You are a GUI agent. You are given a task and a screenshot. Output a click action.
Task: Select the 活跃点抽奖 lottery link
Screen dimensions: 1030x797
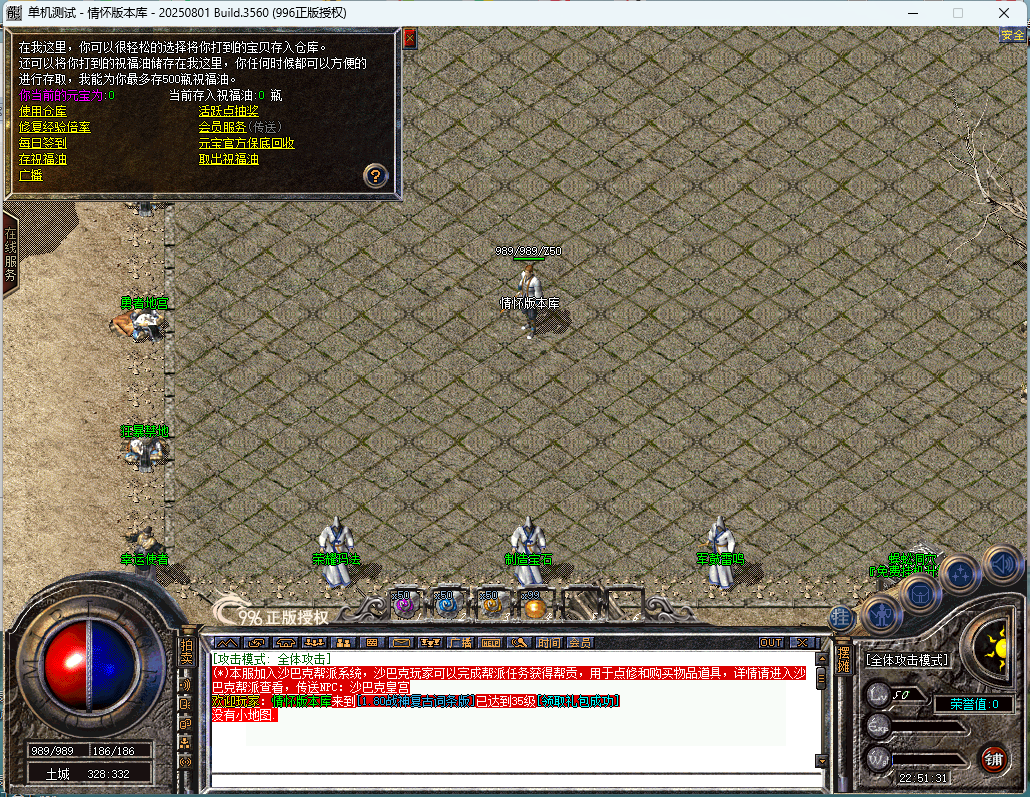228,111
